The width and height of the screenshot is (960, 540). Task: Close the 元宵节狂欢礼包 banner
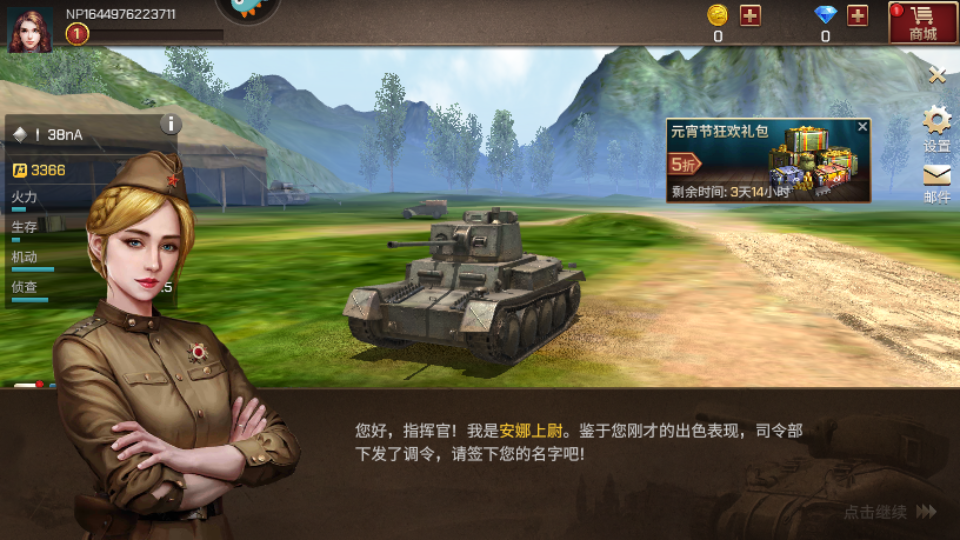(863, 127)
